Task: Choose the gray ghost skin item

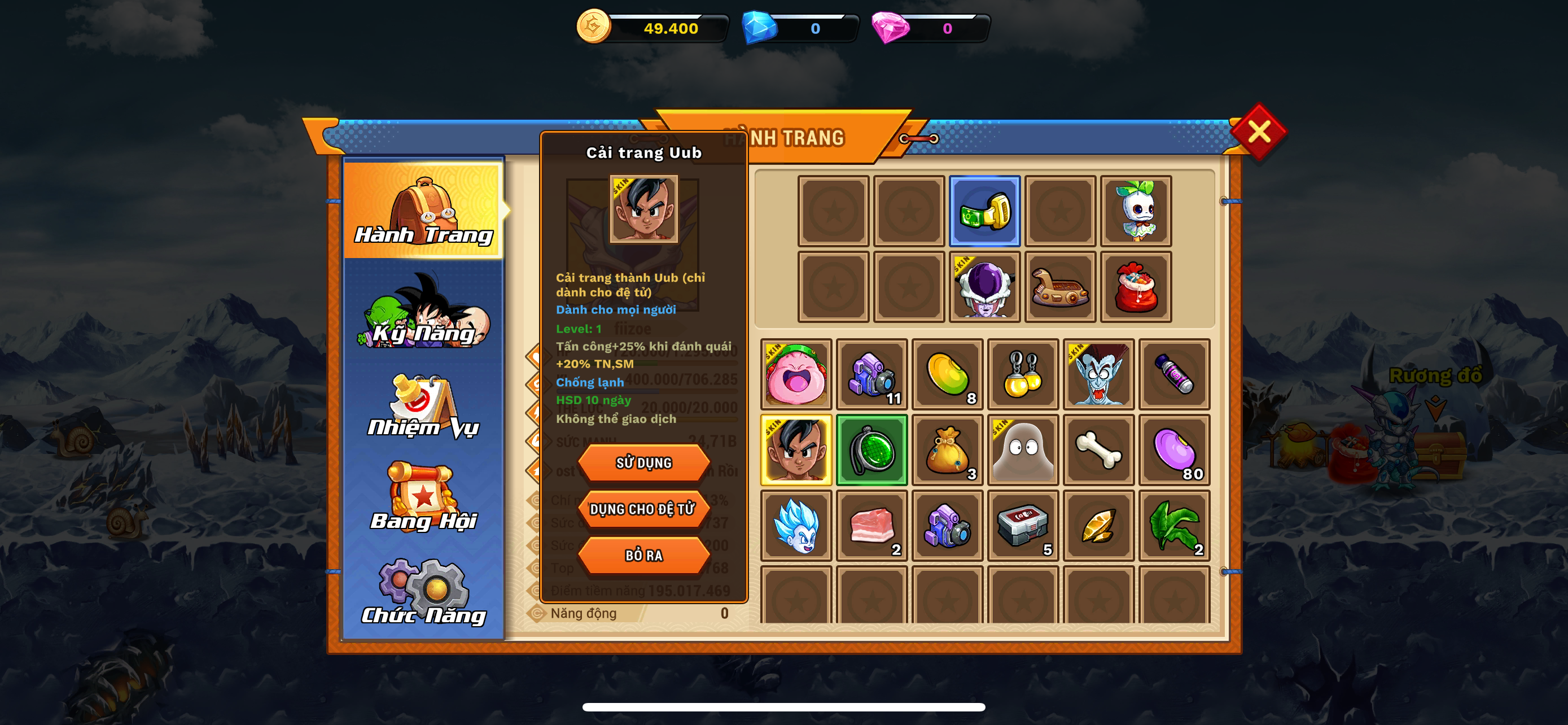Action: click(1023, 451)
